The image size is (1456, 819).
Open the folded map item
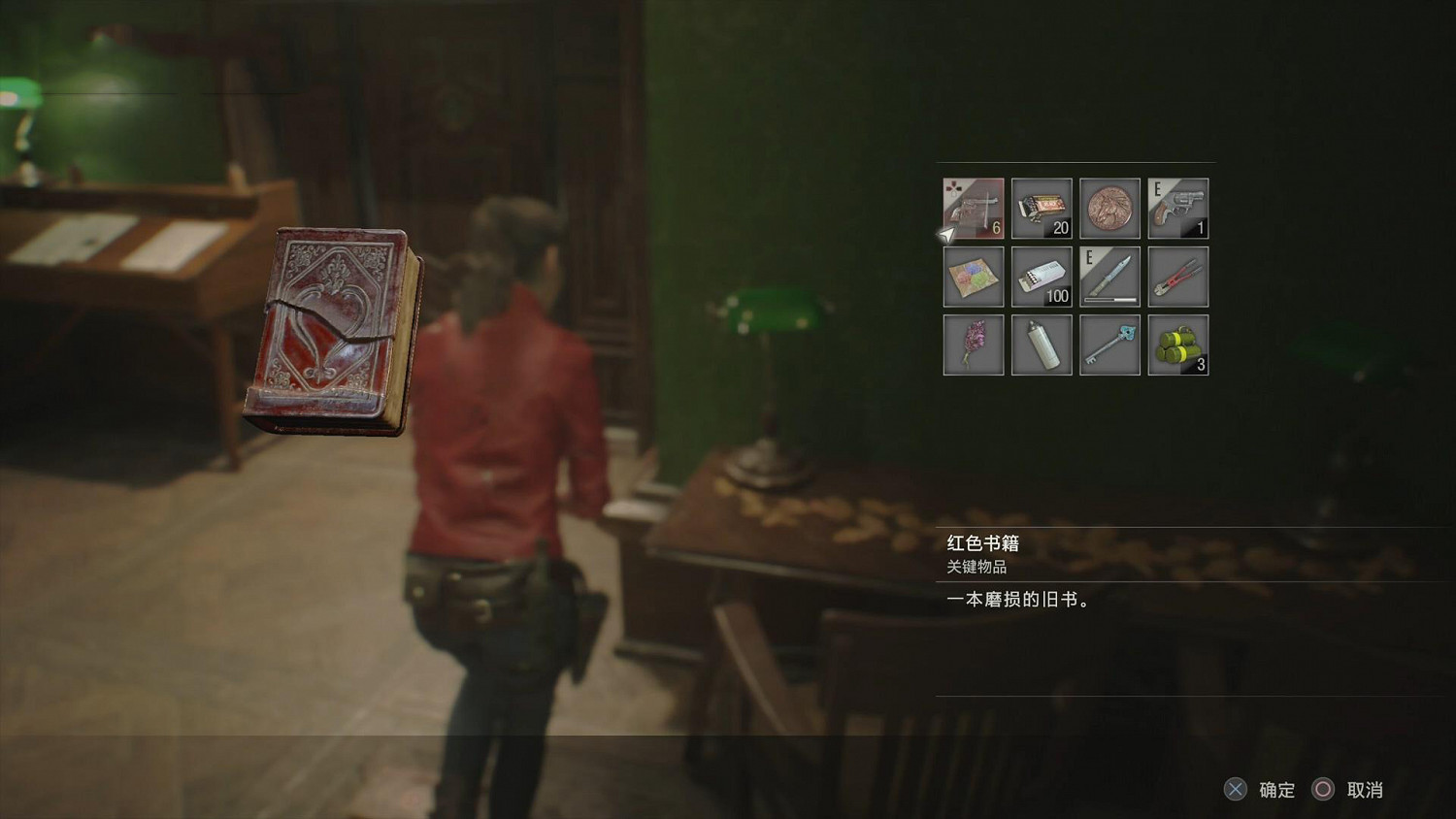973,276
